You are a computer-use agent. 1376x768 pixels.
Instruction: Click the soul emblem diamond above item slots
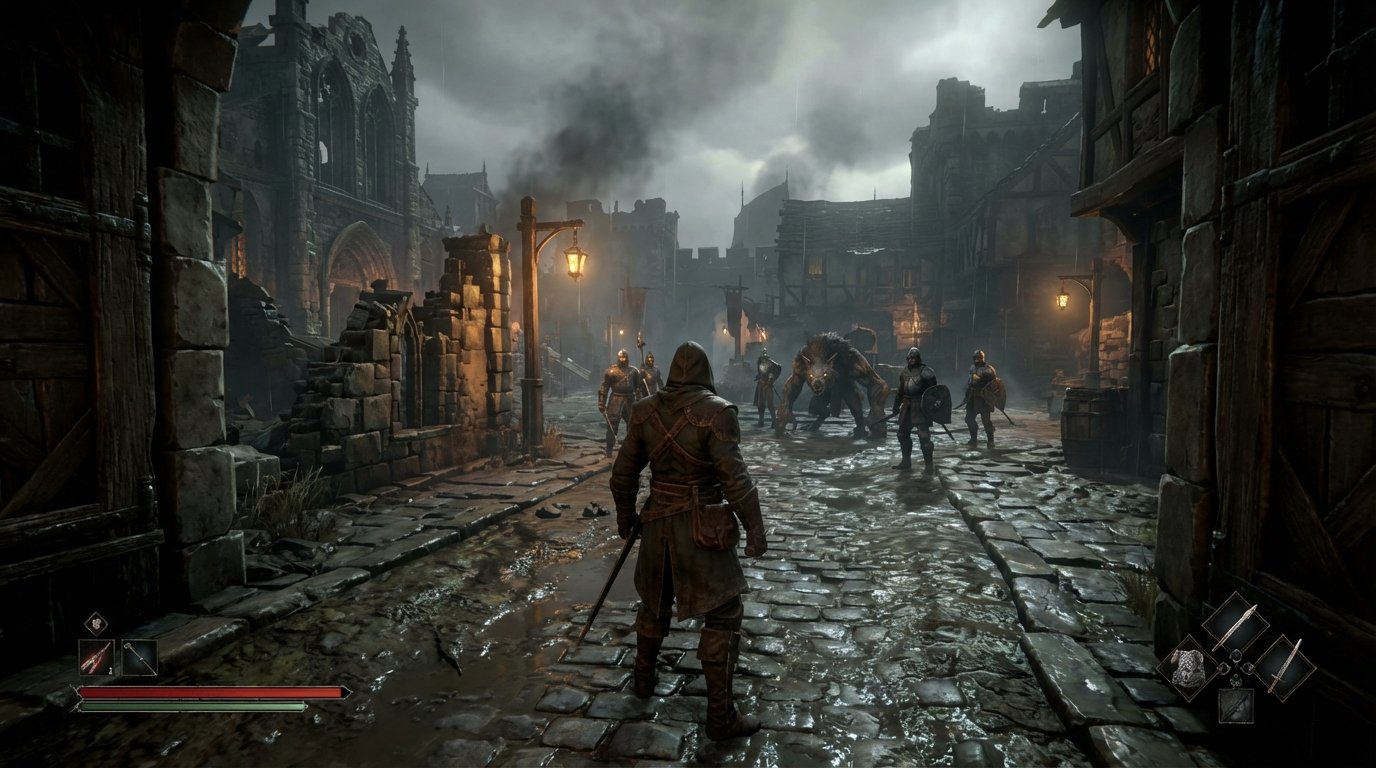pos(96,623)
